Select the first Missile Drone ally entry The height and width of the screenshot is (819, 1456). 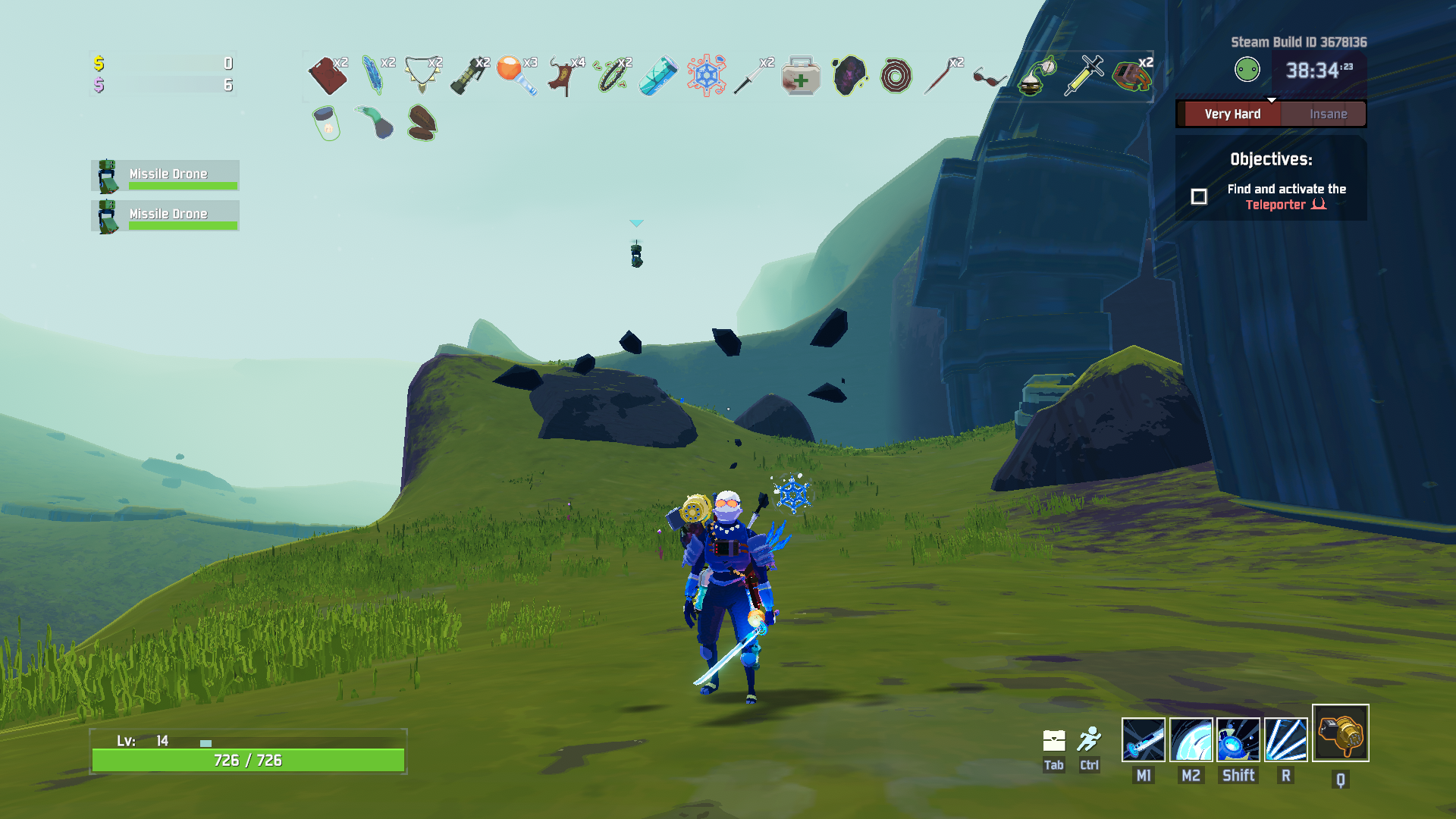(165, 175)
